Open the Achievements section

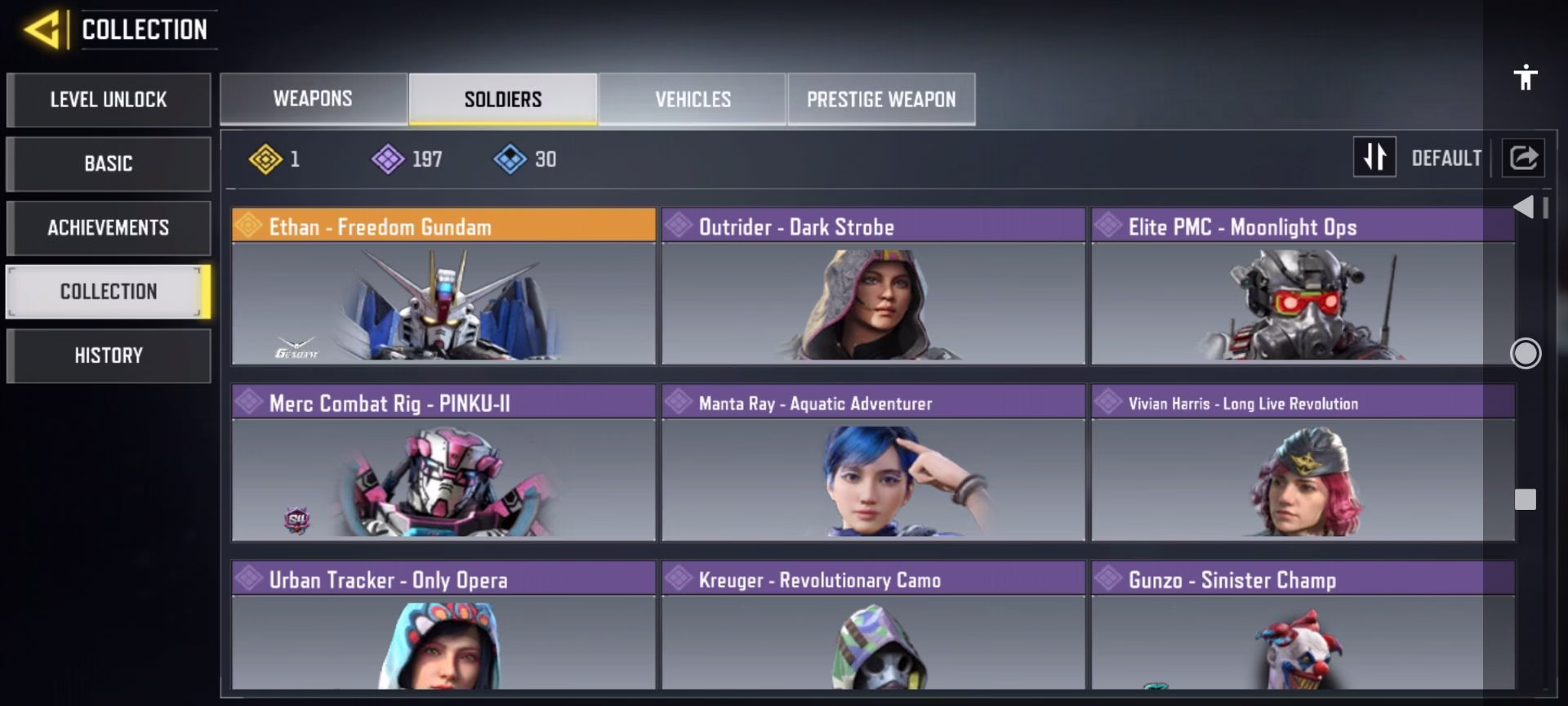pos(109,228)
